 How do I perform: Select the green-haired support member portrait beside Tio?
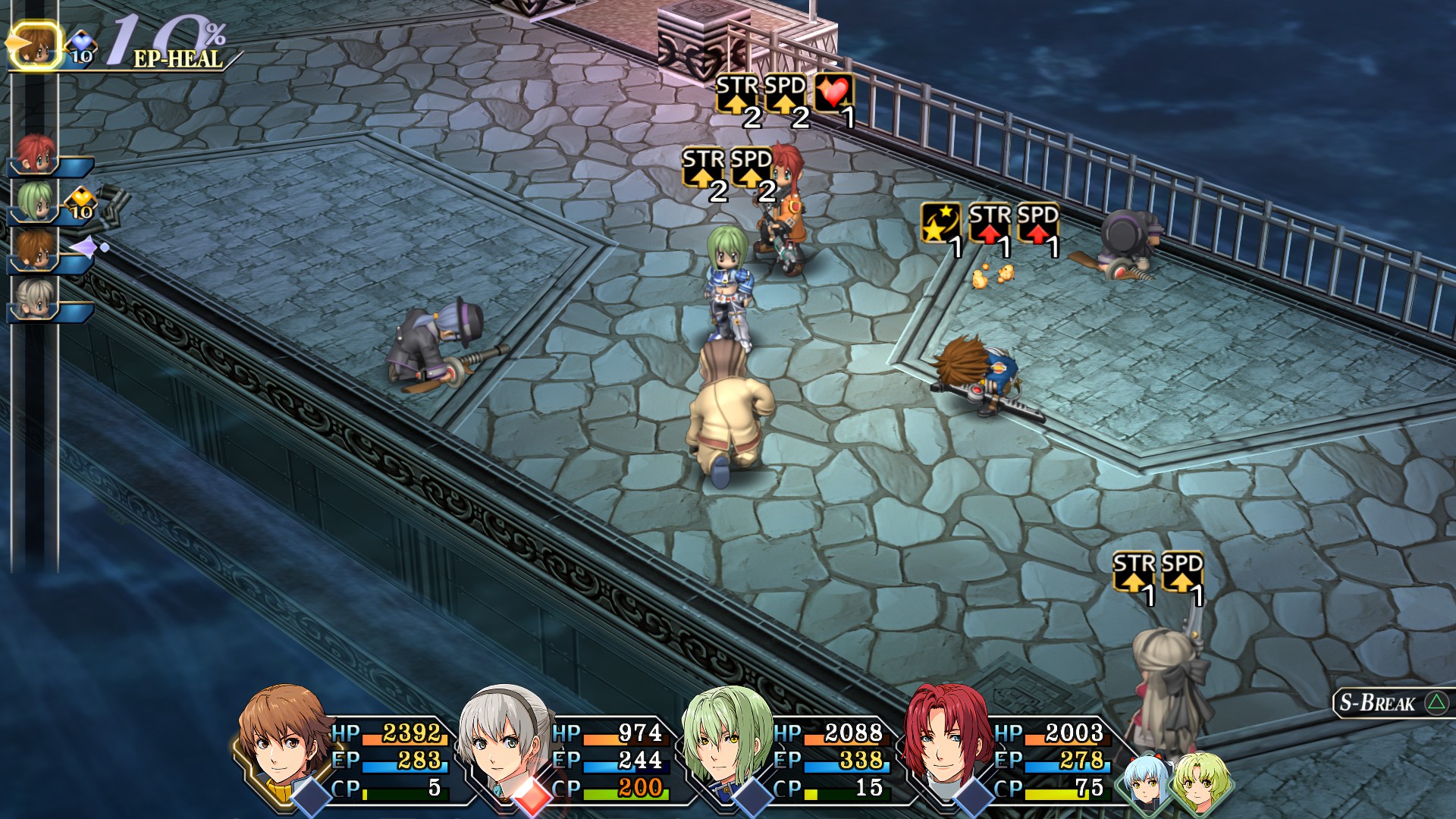coord(1197,783)
